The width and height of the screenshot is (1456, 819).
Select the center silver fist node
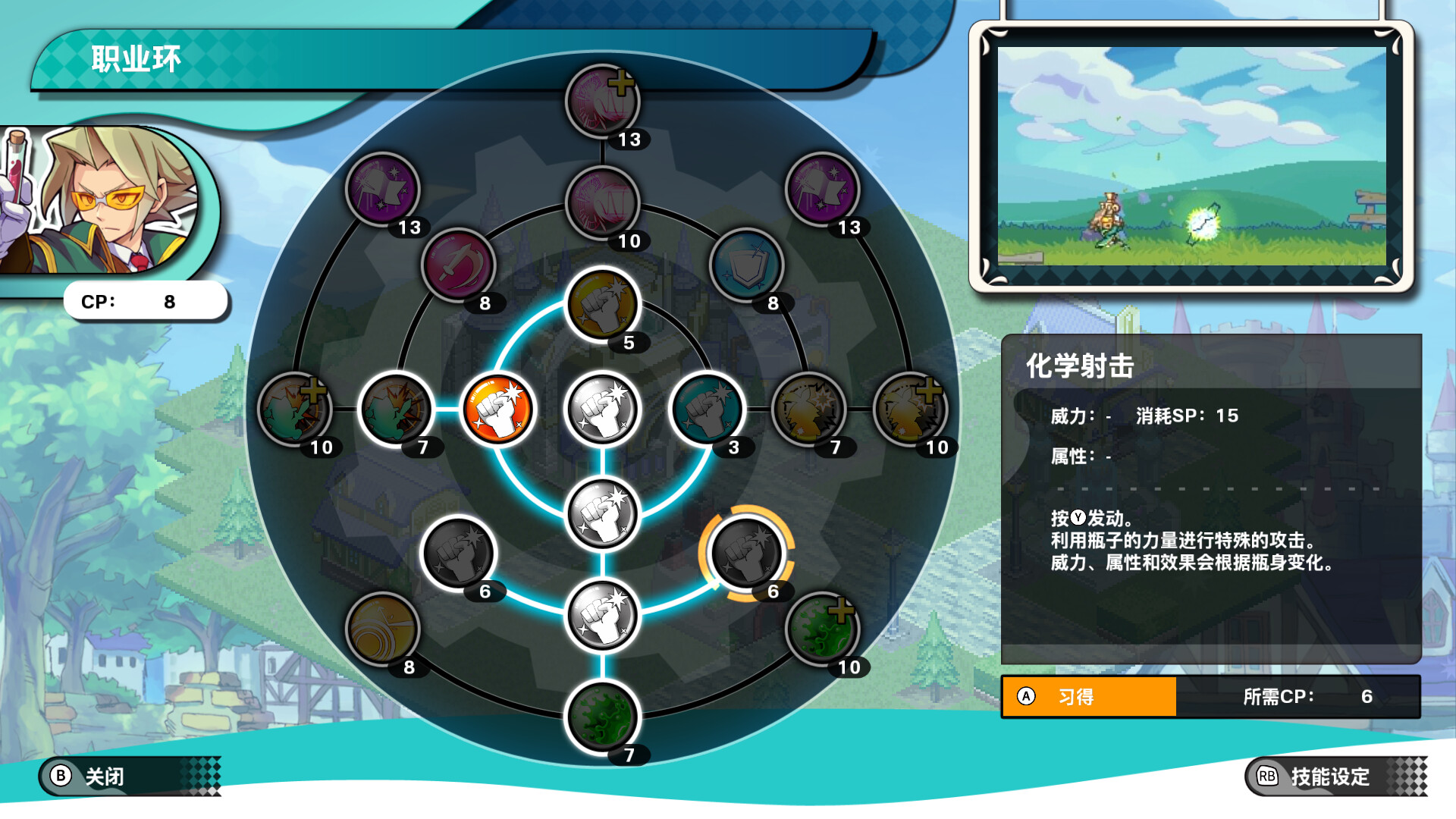[x=602, y=409]
